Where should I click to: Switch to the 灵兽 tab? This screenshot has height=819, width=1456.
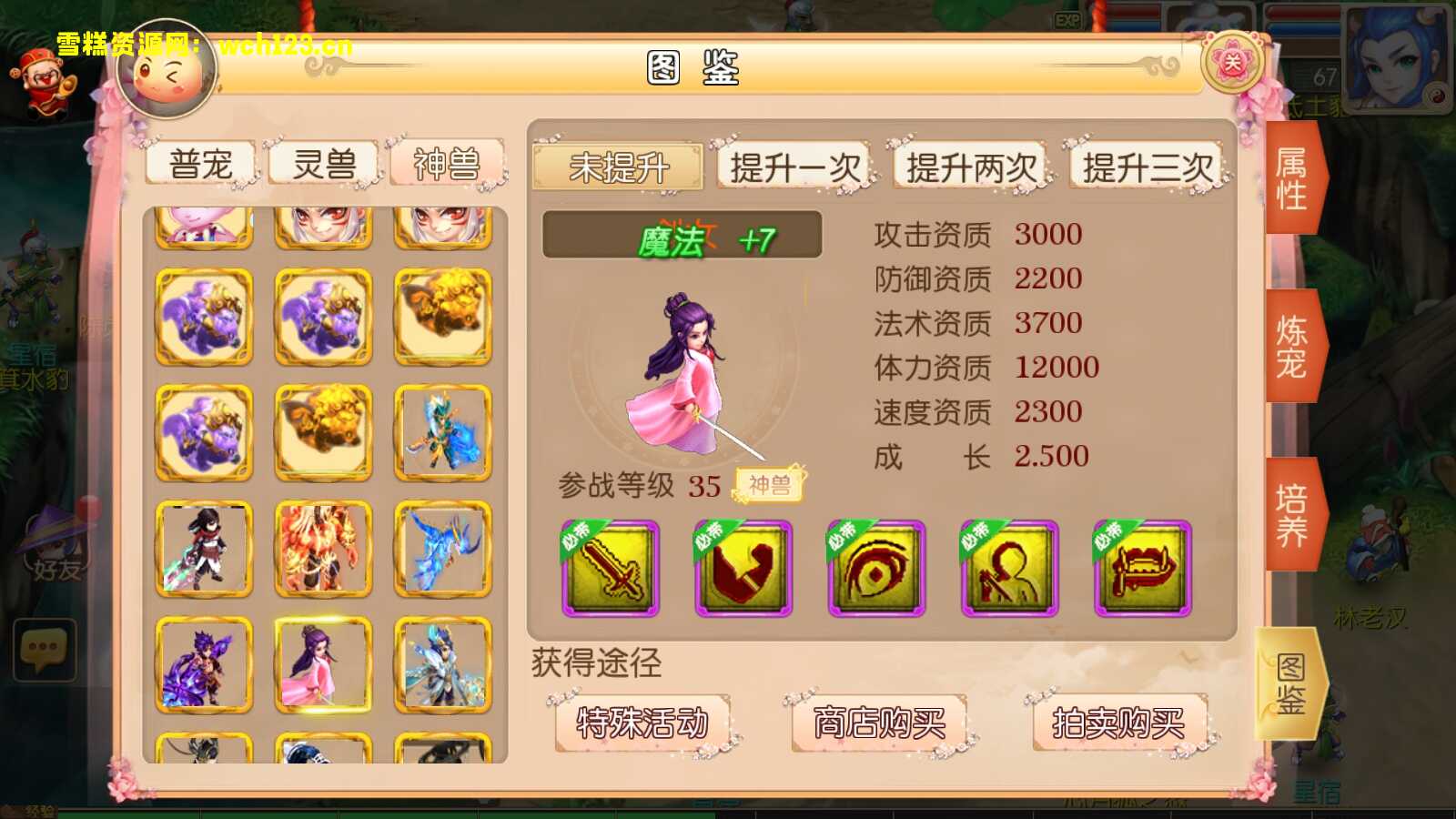[x=323, y=164]
